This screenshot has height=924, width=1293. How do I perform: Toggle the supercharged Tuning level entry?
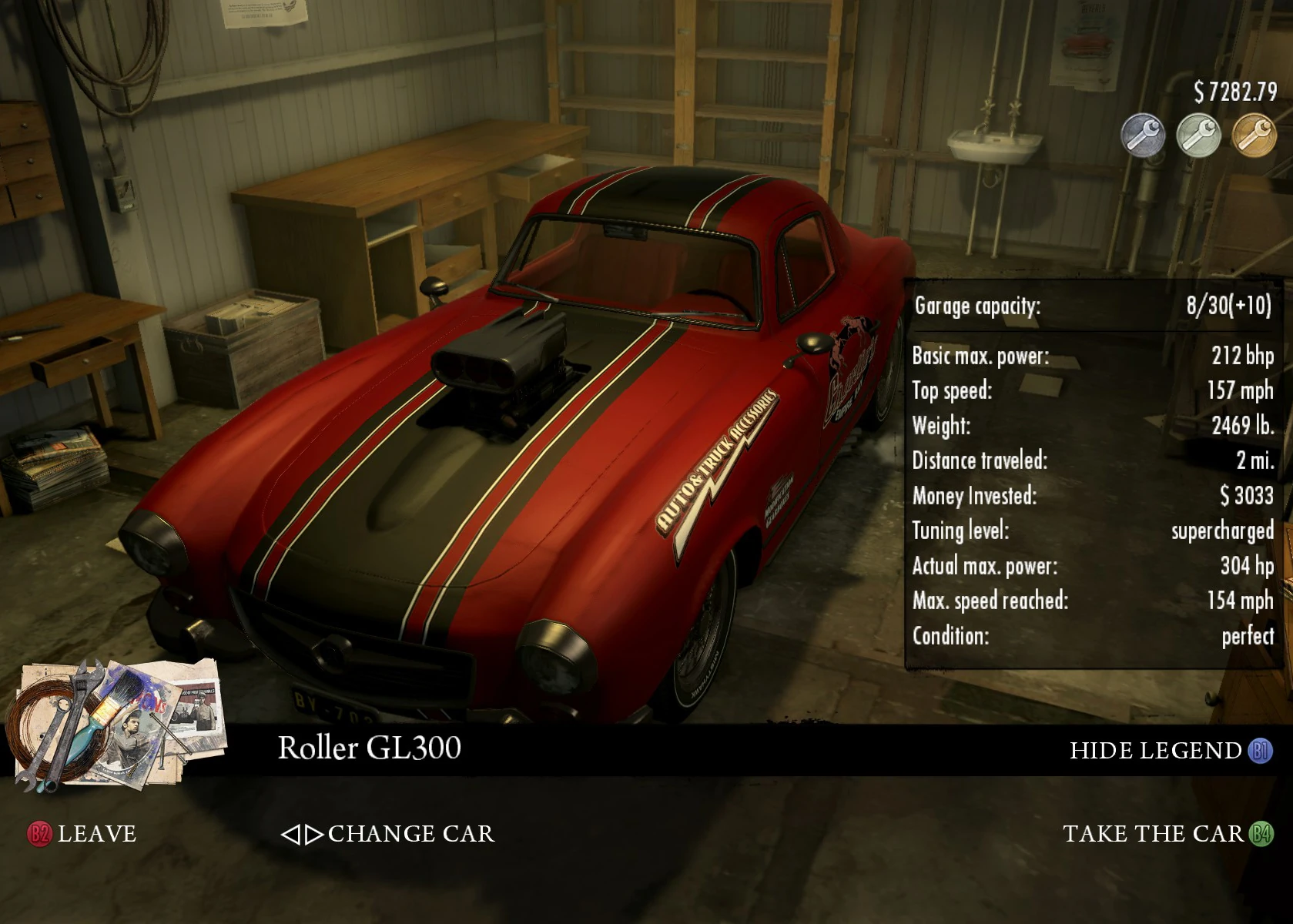pos(1094,531)
